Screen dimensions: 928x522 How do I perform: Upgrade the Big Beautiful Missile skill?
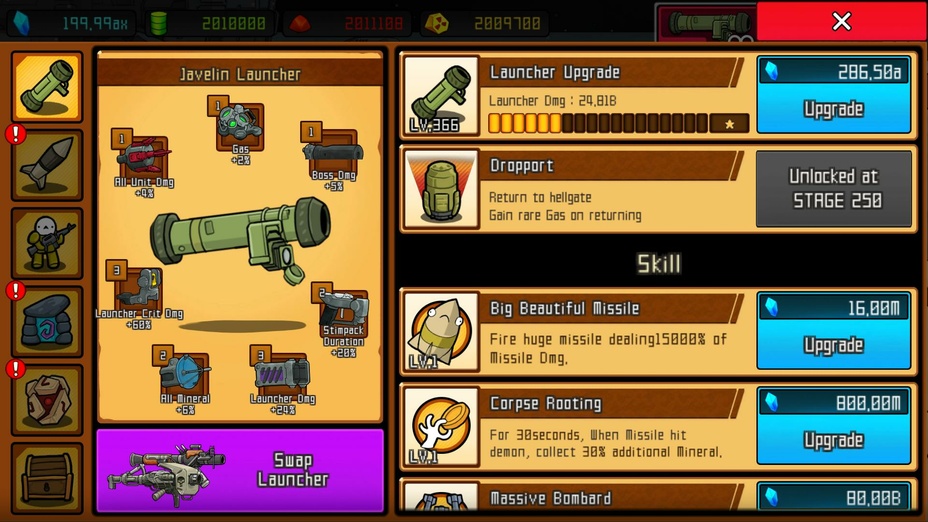833,331
